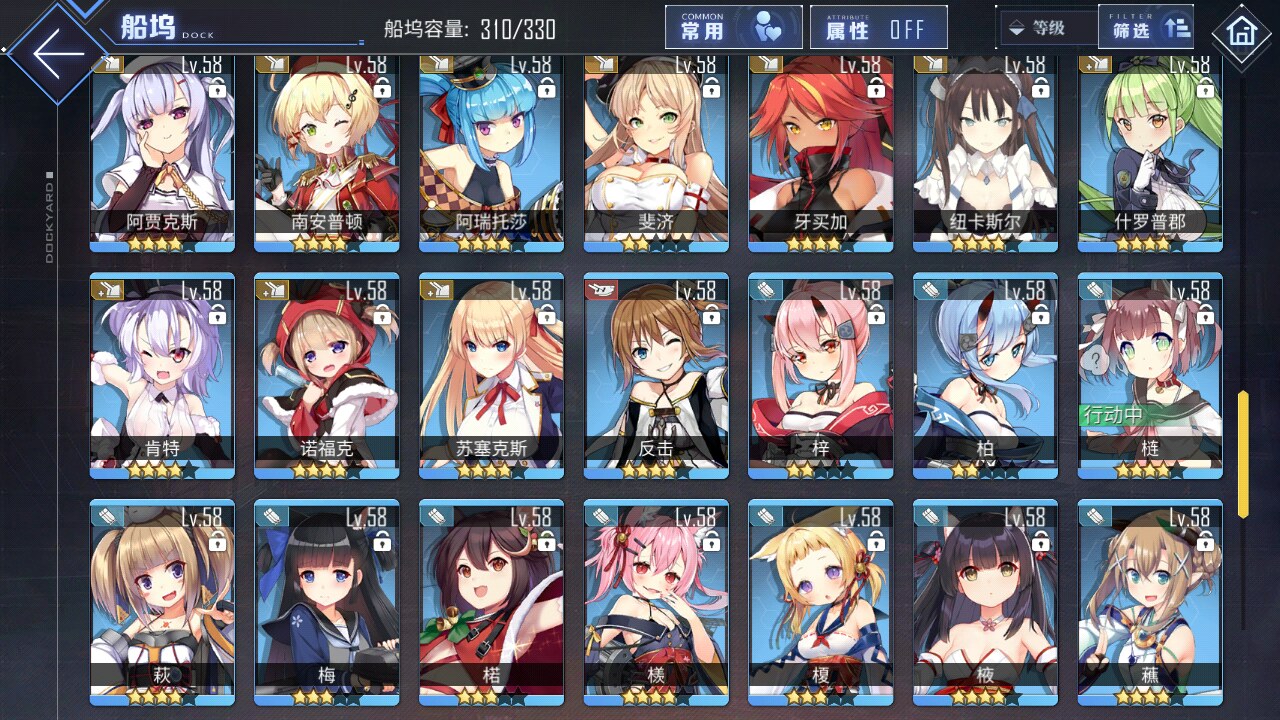Open the 筛选 filter options

1148,28
